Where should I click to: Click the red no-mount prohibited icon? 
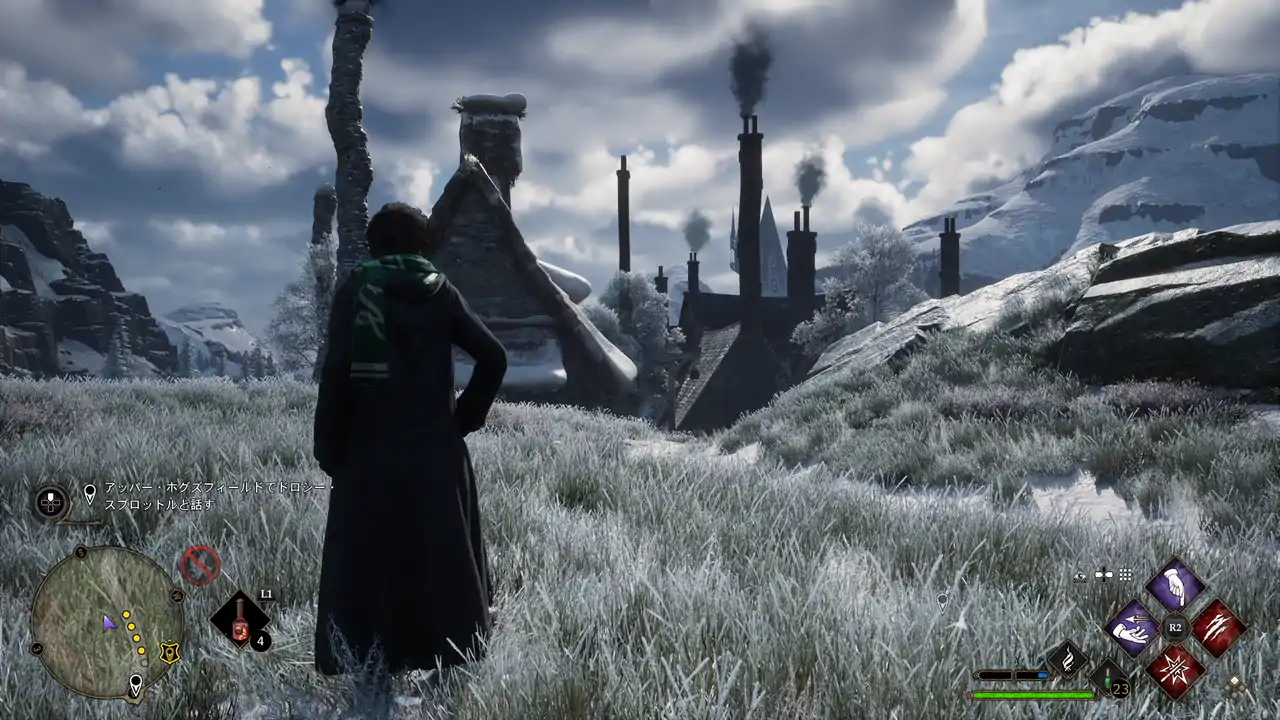click(x=200, y=565)
